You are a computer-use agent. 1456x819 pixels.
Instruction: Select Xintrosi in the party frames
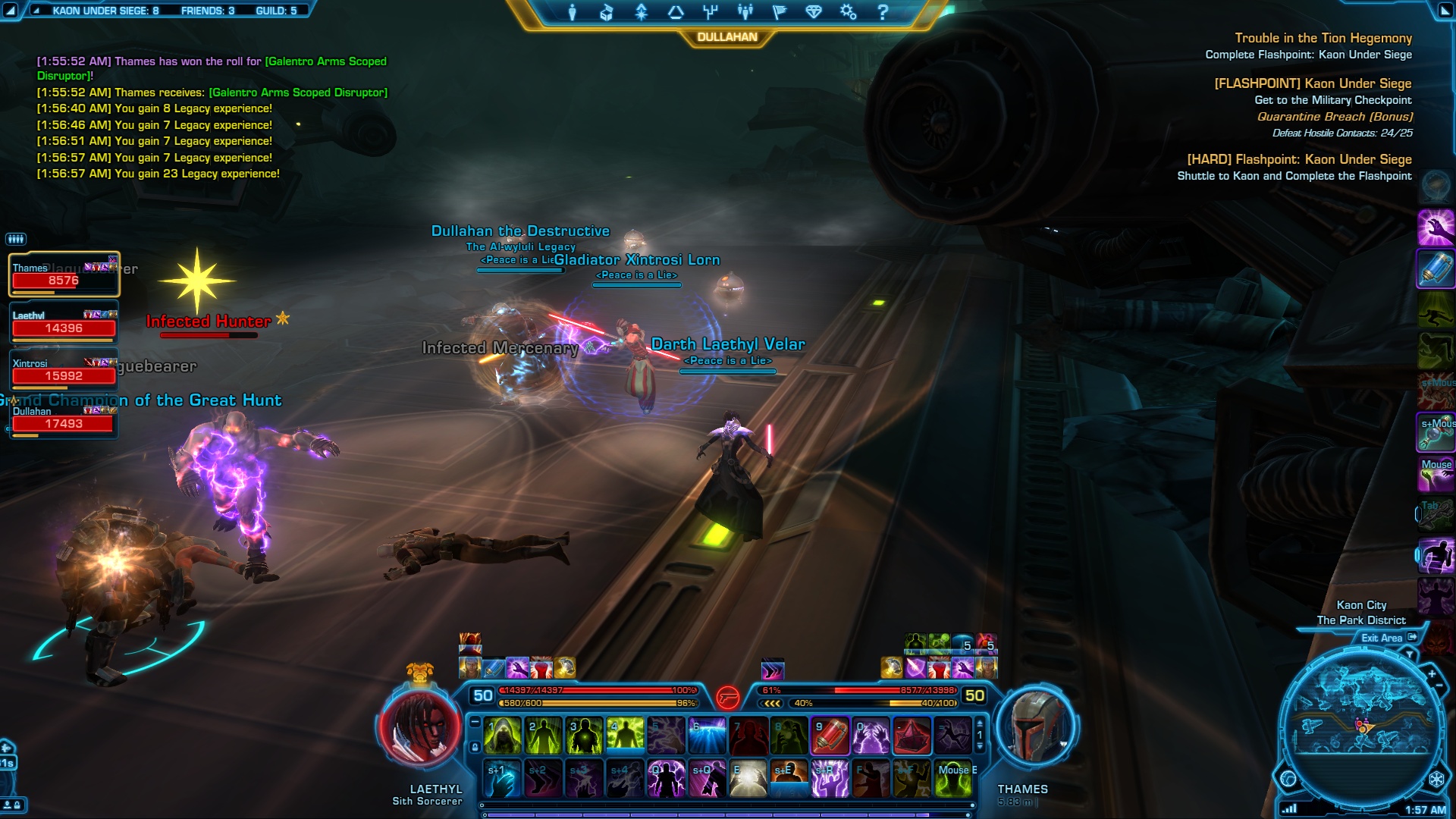click(x=64, y=371)
